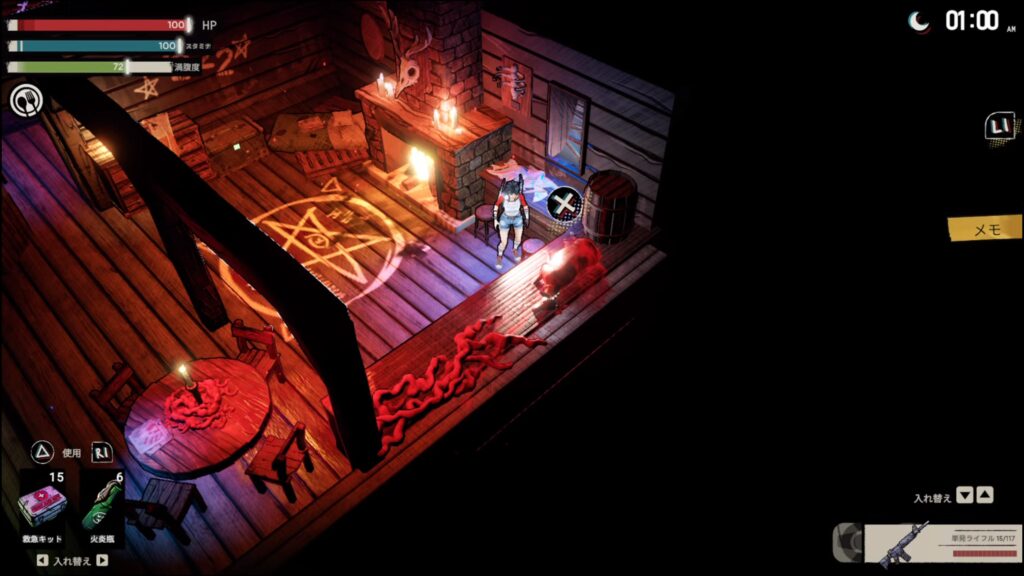
Task: Open the yellow メモ memo tab
Action: tap(985, 229)
